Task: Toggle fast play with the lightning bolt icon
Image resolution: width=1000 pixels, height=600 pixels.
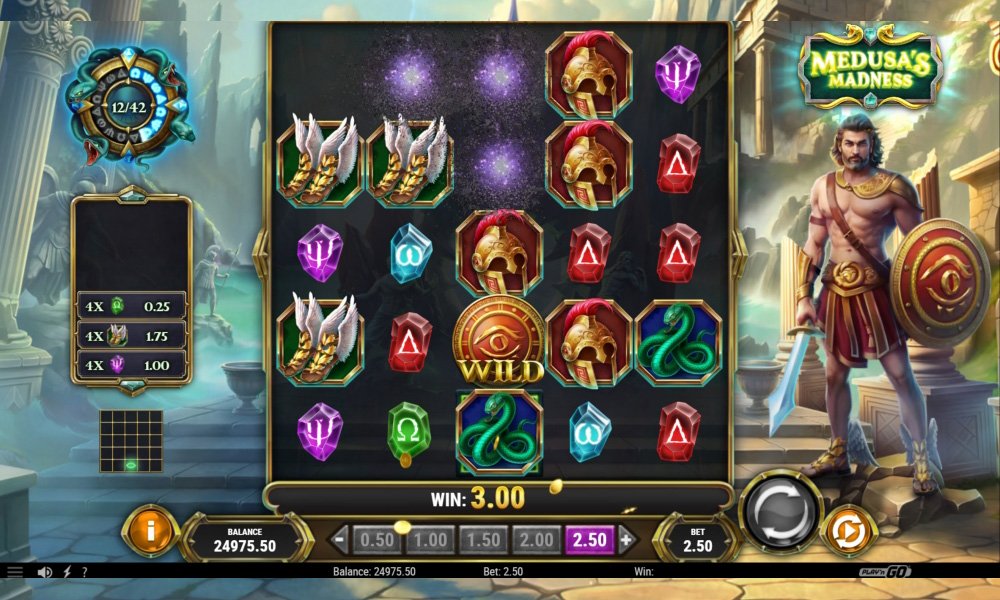Action: tap(67, 572)
